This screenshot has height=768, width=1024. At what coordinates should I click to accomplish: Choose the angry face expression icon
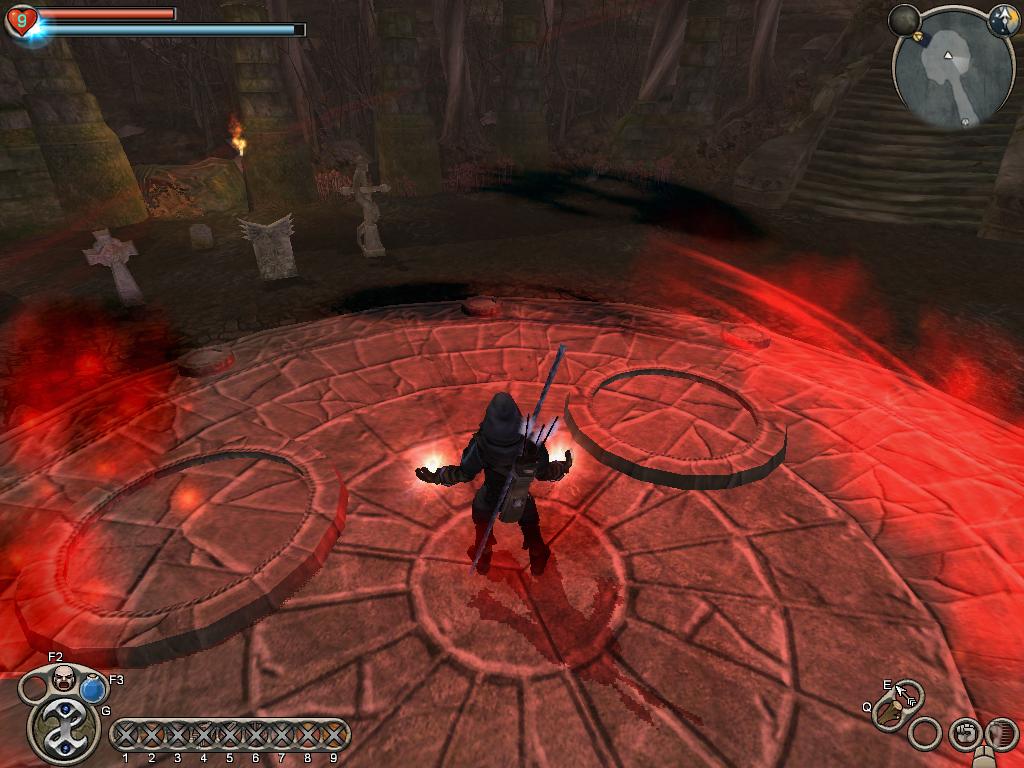click(x=64, y=677)
